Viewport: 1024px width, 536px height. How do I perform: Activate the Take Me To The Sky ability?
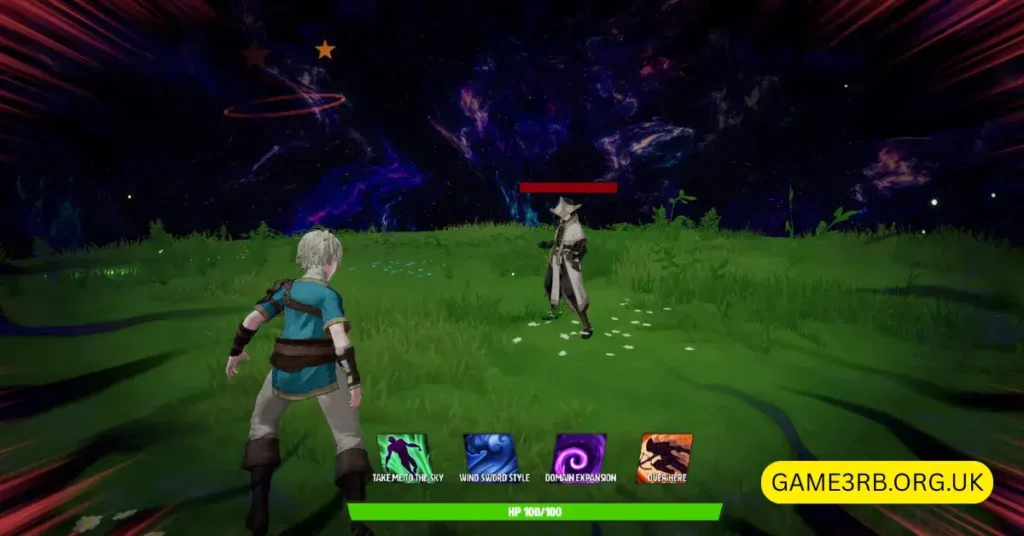coord(402,455)
